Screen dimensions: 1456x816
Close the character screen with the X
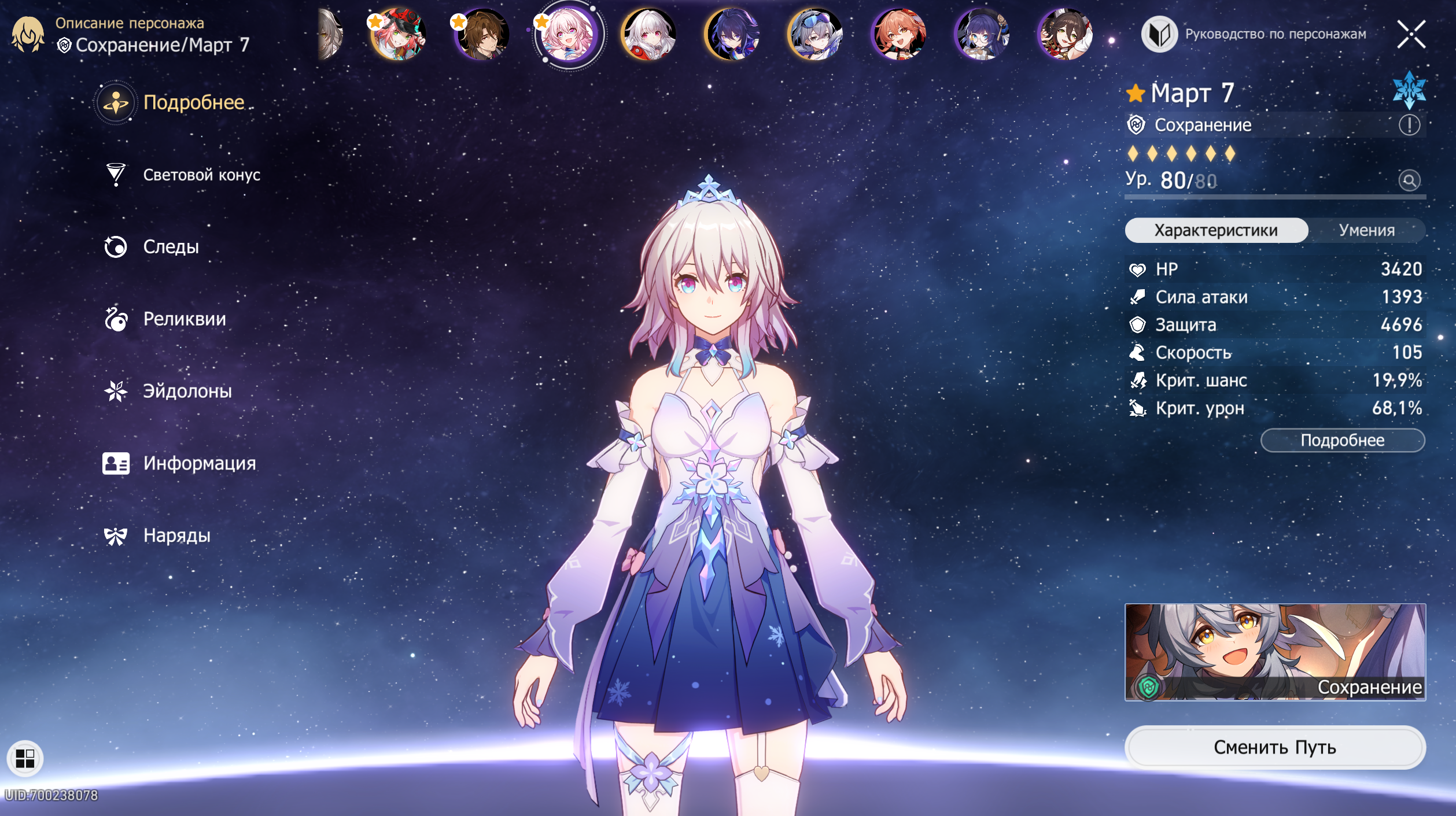tap(1411, 34)
